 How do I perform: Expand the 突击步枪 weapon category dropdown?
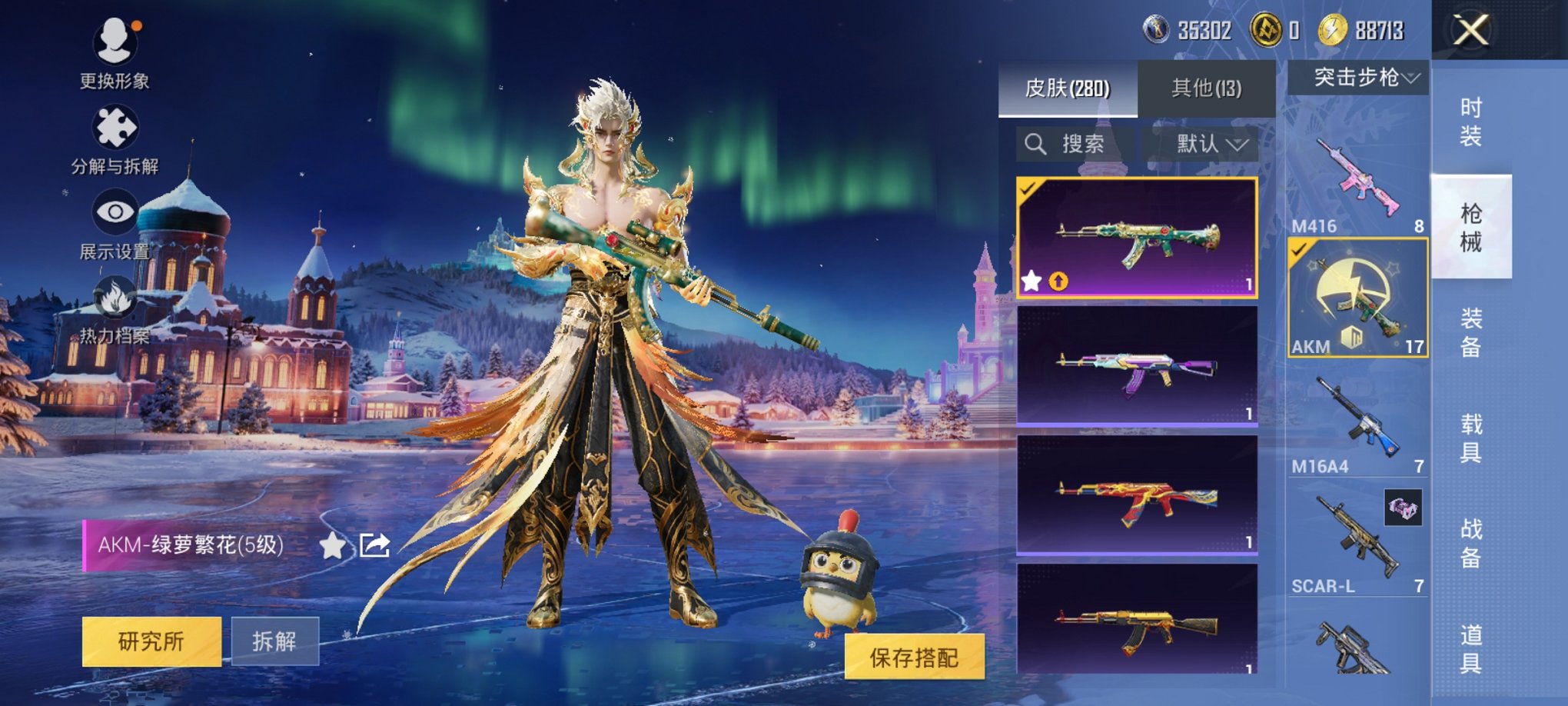point(1355,78)
